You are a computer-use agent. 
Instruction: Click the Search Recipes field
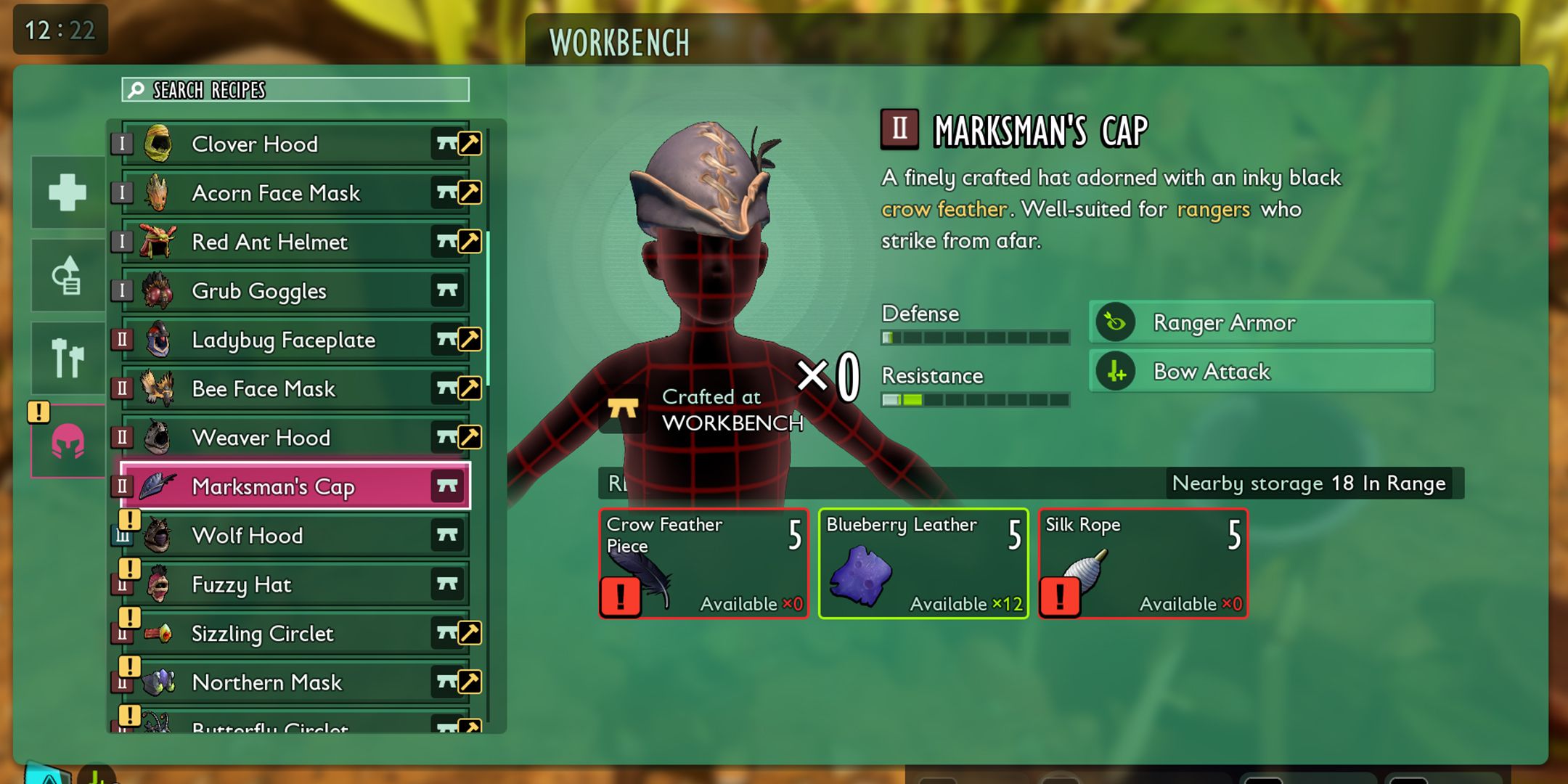(x=295, y=90)
